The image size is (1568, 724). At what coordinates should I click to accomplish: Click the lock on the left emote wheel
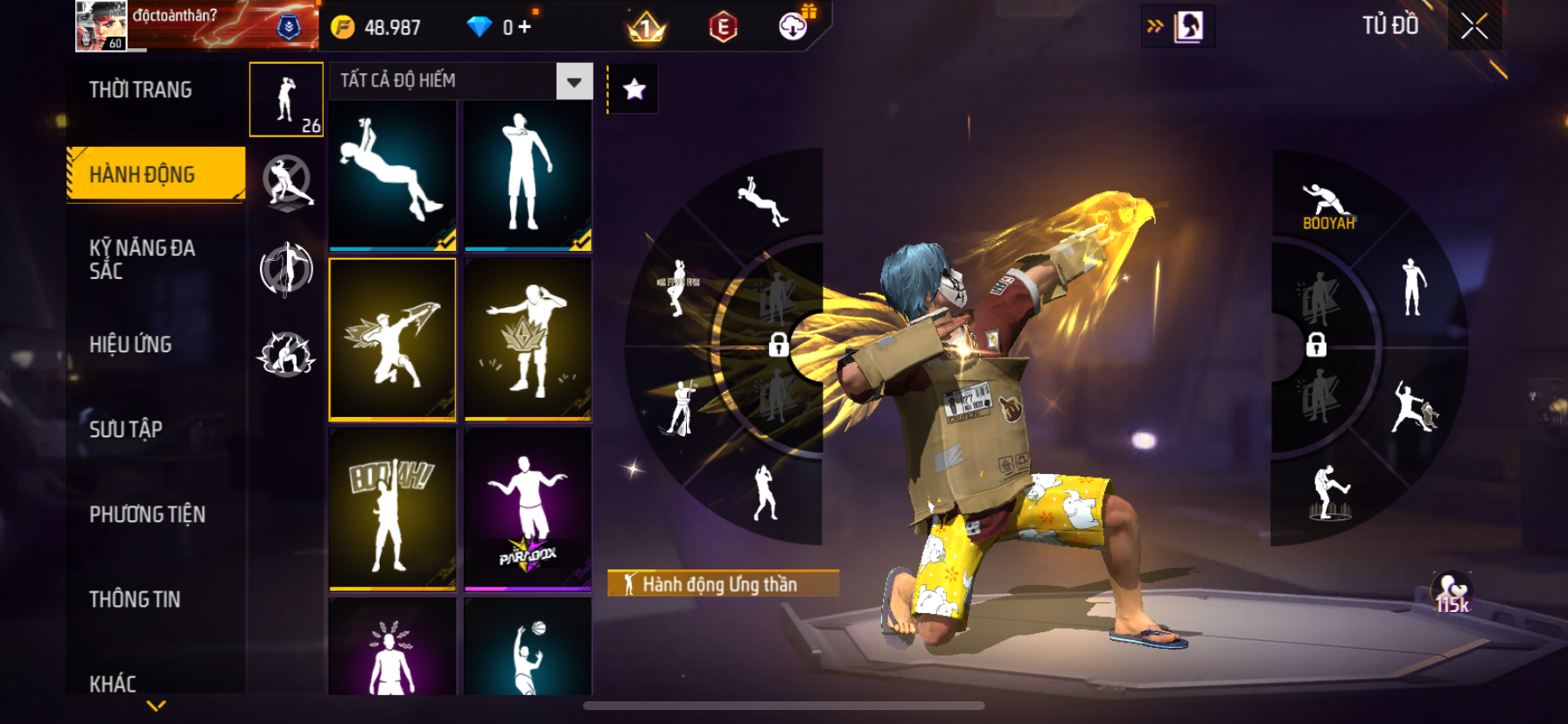tap(778, 345)
